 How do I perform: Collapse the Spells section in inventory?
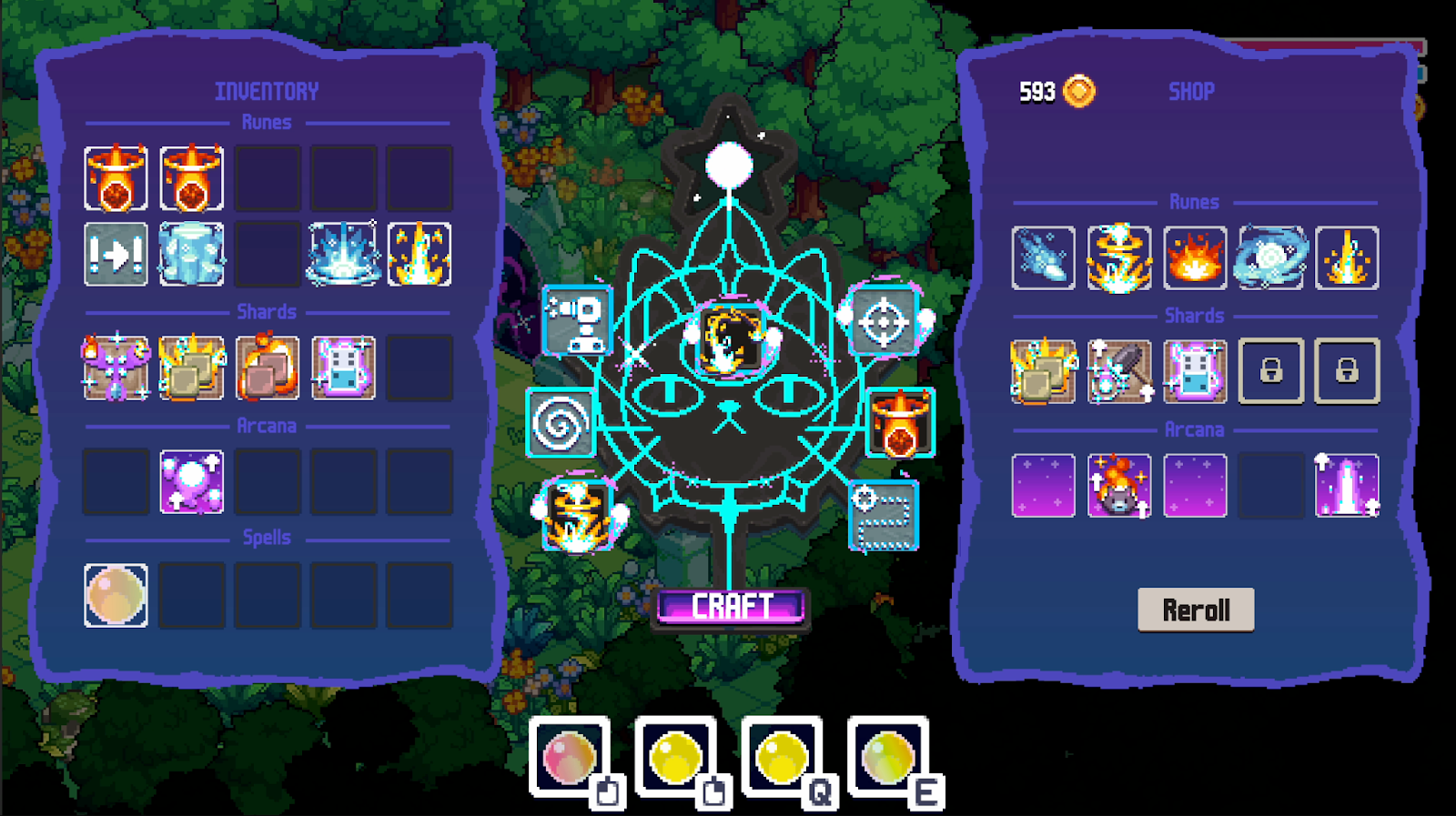click(268, 537)
